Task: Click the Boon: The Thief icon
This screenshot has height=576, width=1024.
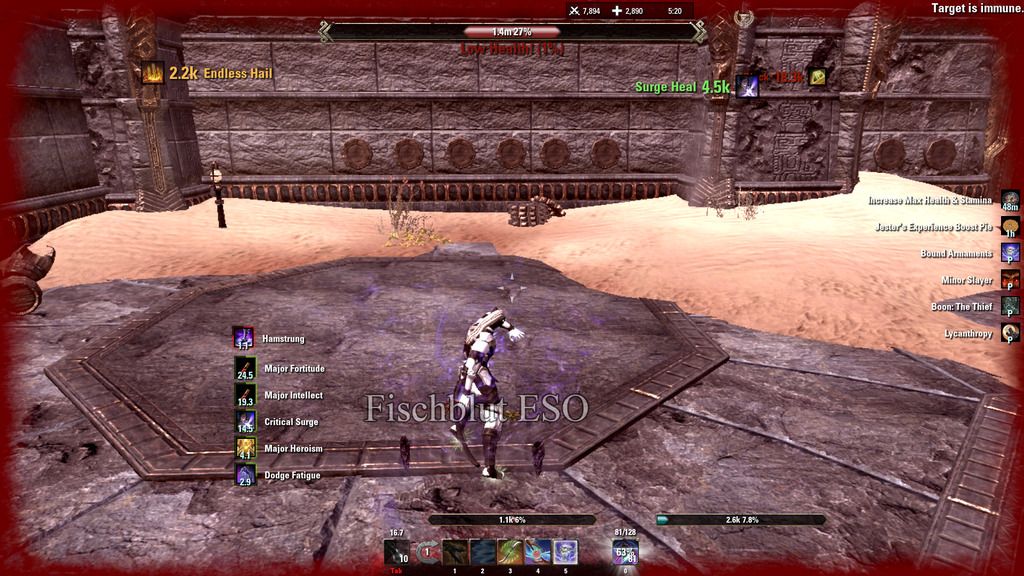Action: pos(1010,306)
